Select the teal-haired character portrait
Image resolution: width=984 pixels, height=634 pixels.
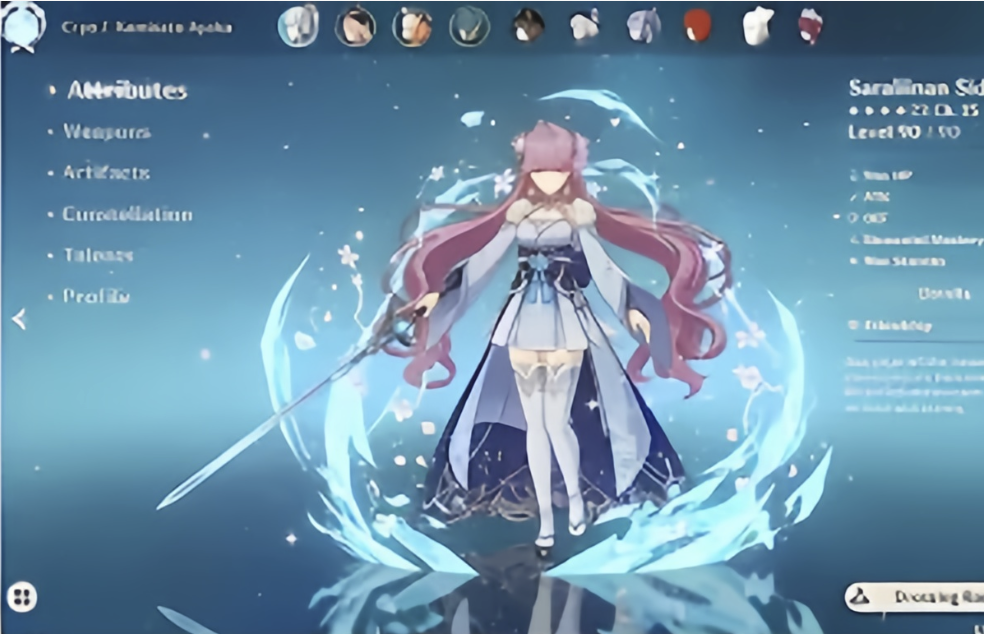click(468, 26)
